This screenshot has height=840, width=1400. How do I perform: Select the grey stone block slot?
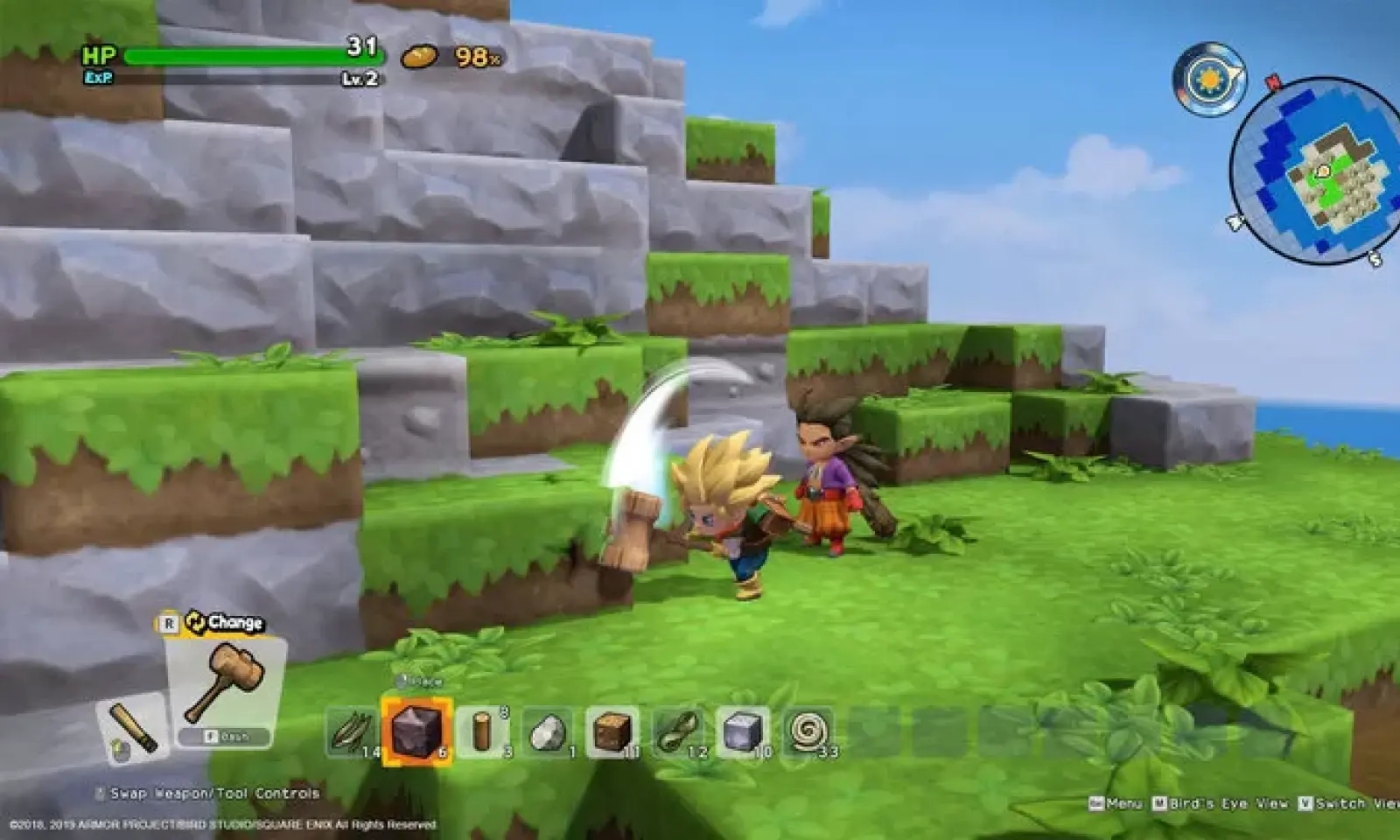click(x=742, y=731)
